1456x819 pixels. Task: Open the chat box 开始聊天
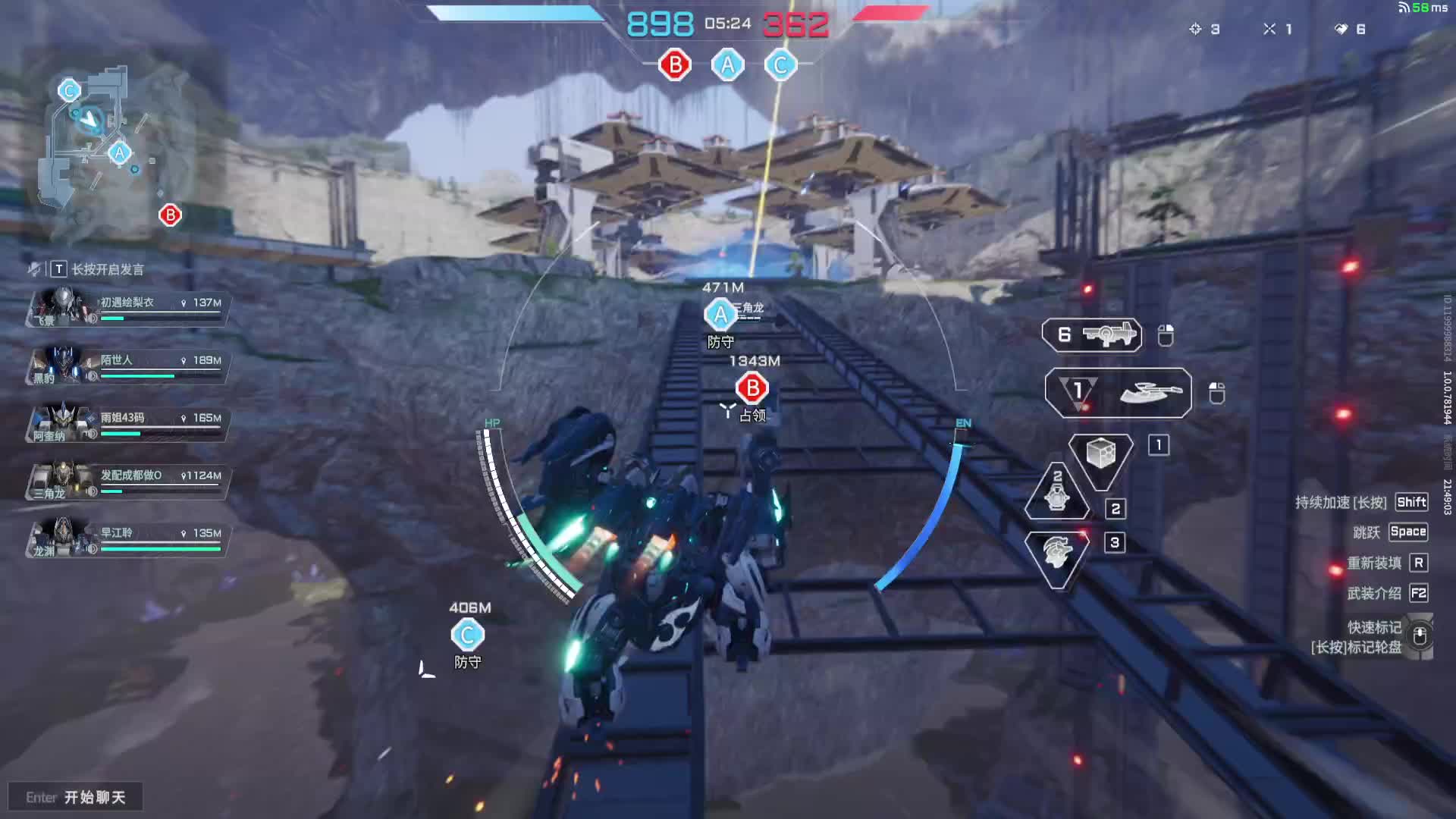tap(76, 797)
